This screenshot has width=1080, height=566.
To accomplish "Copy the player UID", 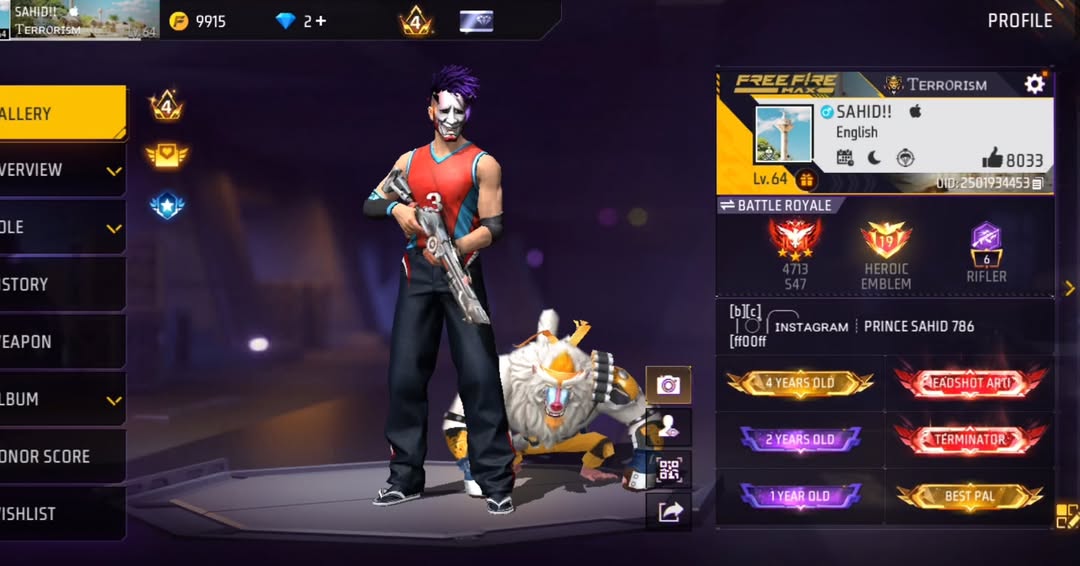I will [1037, 183].
